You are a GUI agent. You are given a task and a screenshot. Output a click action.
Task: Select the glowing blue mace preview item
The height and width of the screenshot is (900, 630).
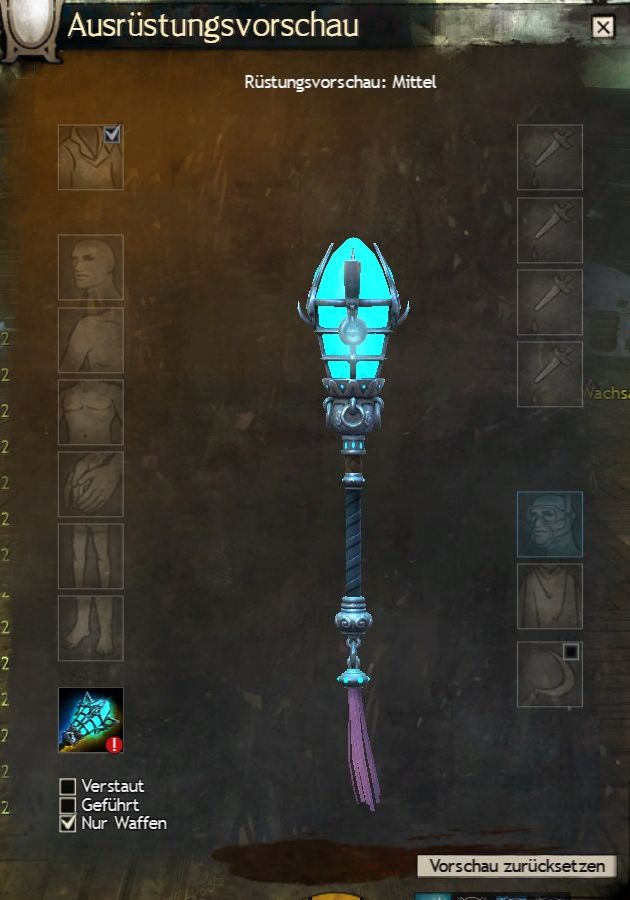pos(91,720)
